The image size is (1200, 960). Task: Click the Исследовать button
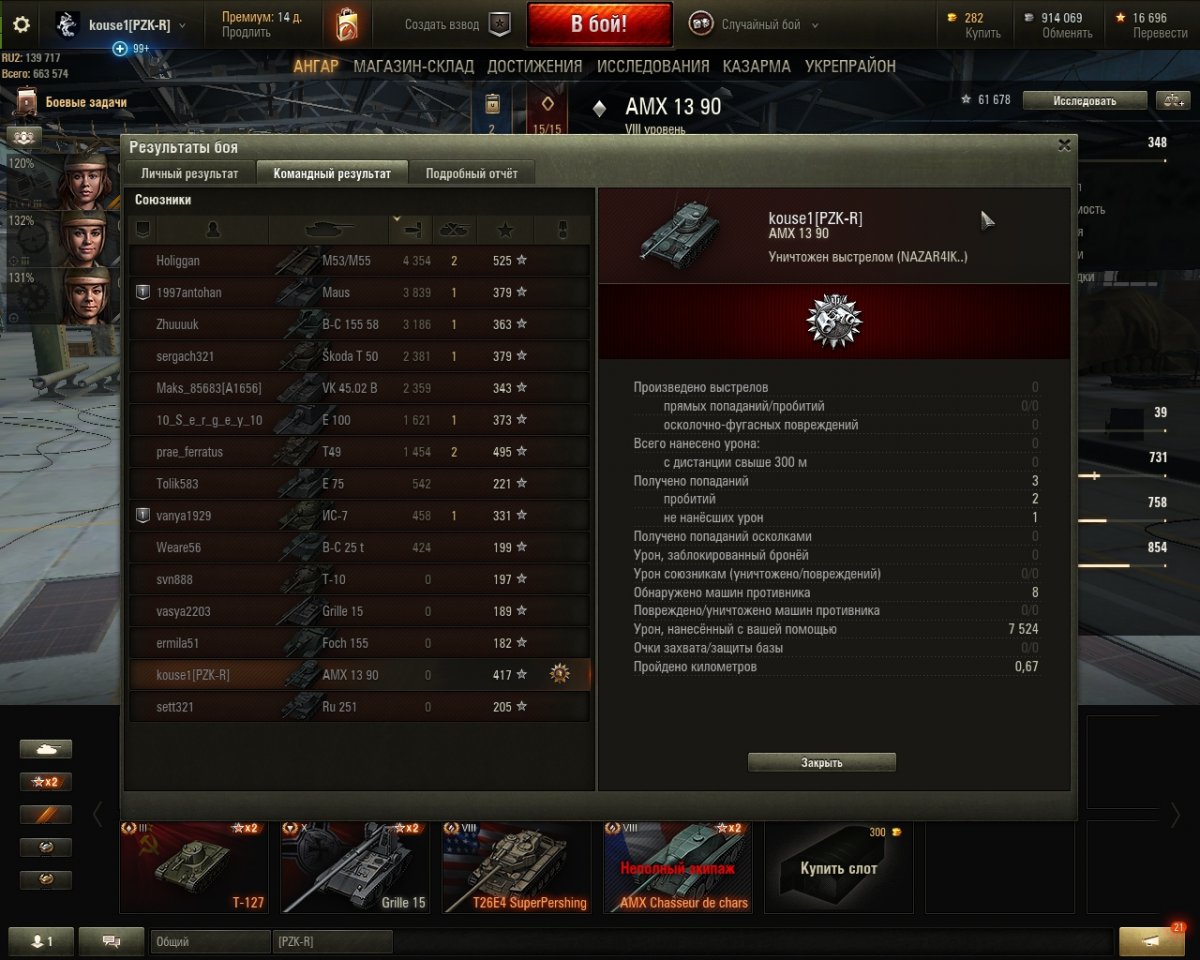click(1084, 100)
